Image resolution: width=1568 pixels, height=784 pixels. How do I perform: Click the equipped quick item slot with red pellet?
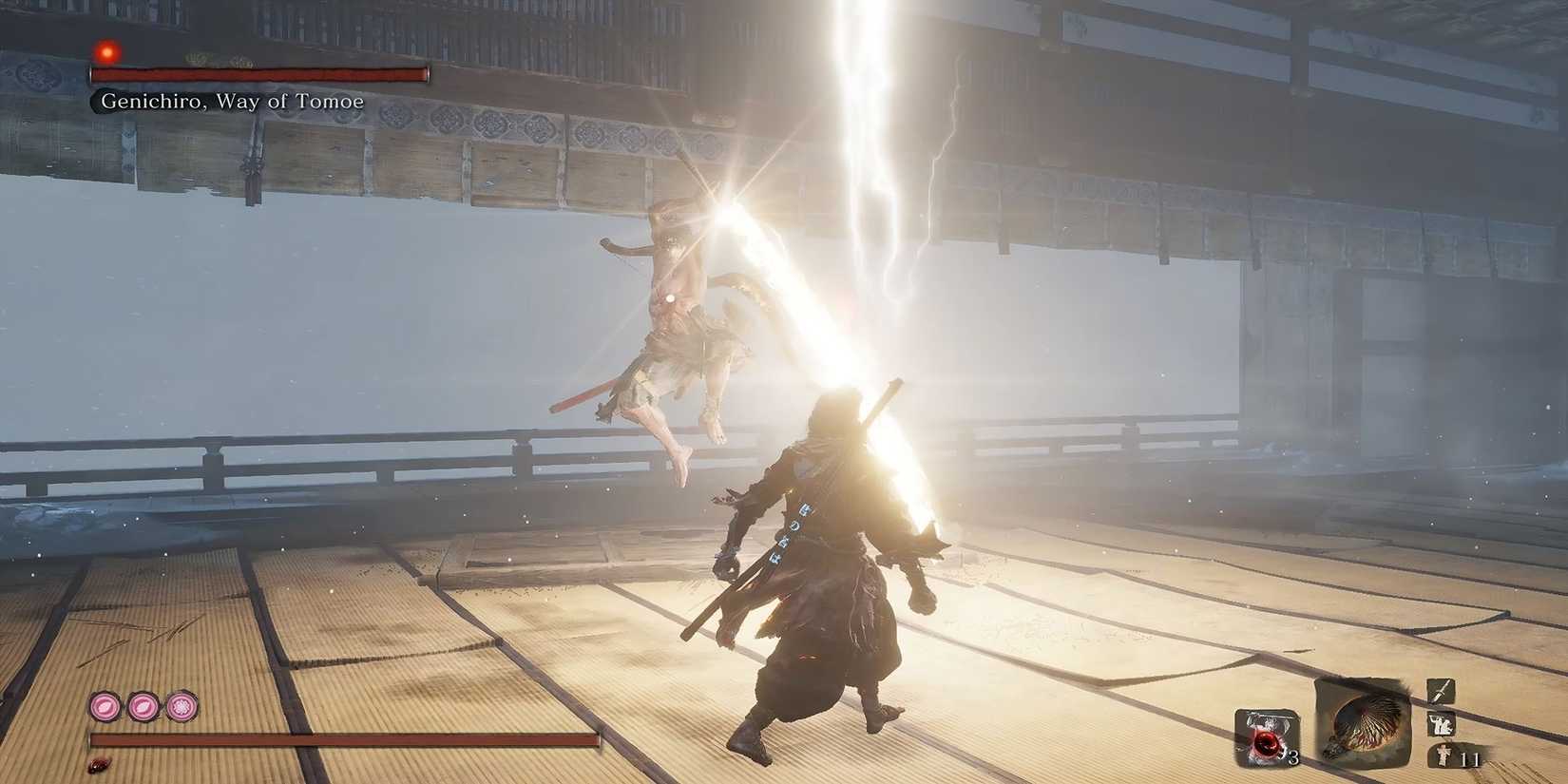1266,737
